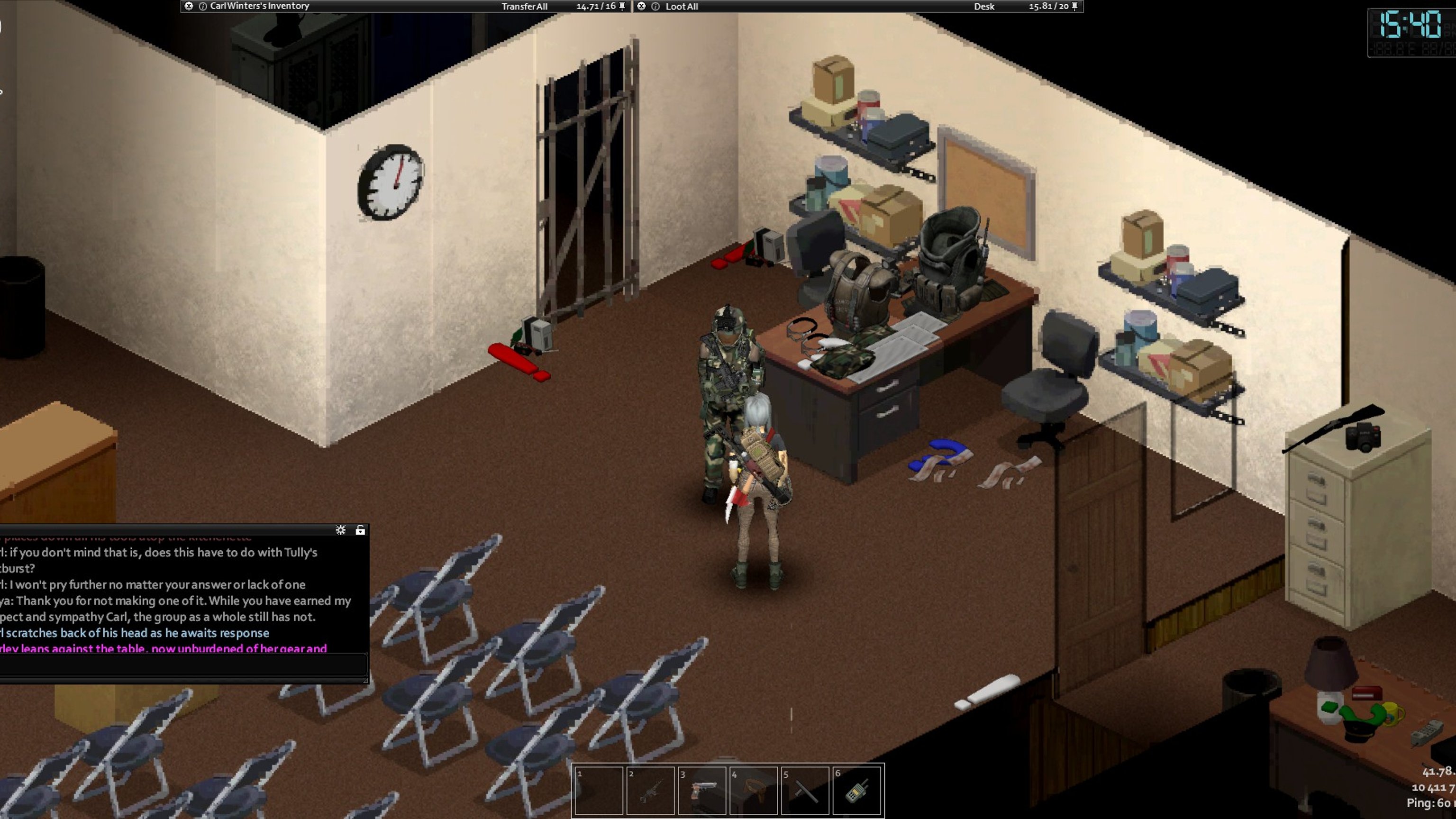Toggle the chat window lock icon
Image resolution: width=1456 pixels, height=819 pixels.
coord(360,529)
